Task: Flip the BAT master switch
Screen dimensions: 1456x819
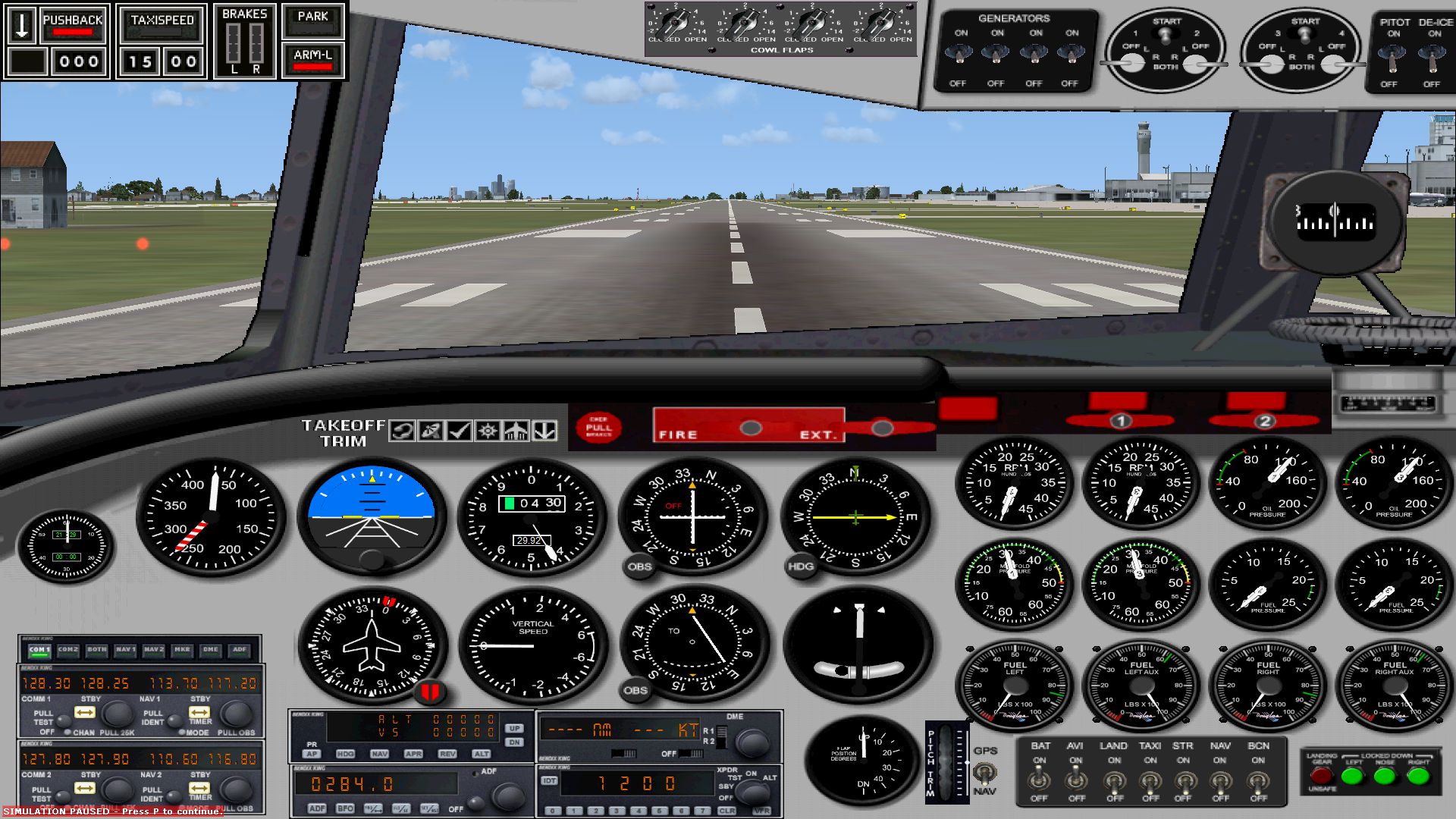Action: pos(1040,779)
